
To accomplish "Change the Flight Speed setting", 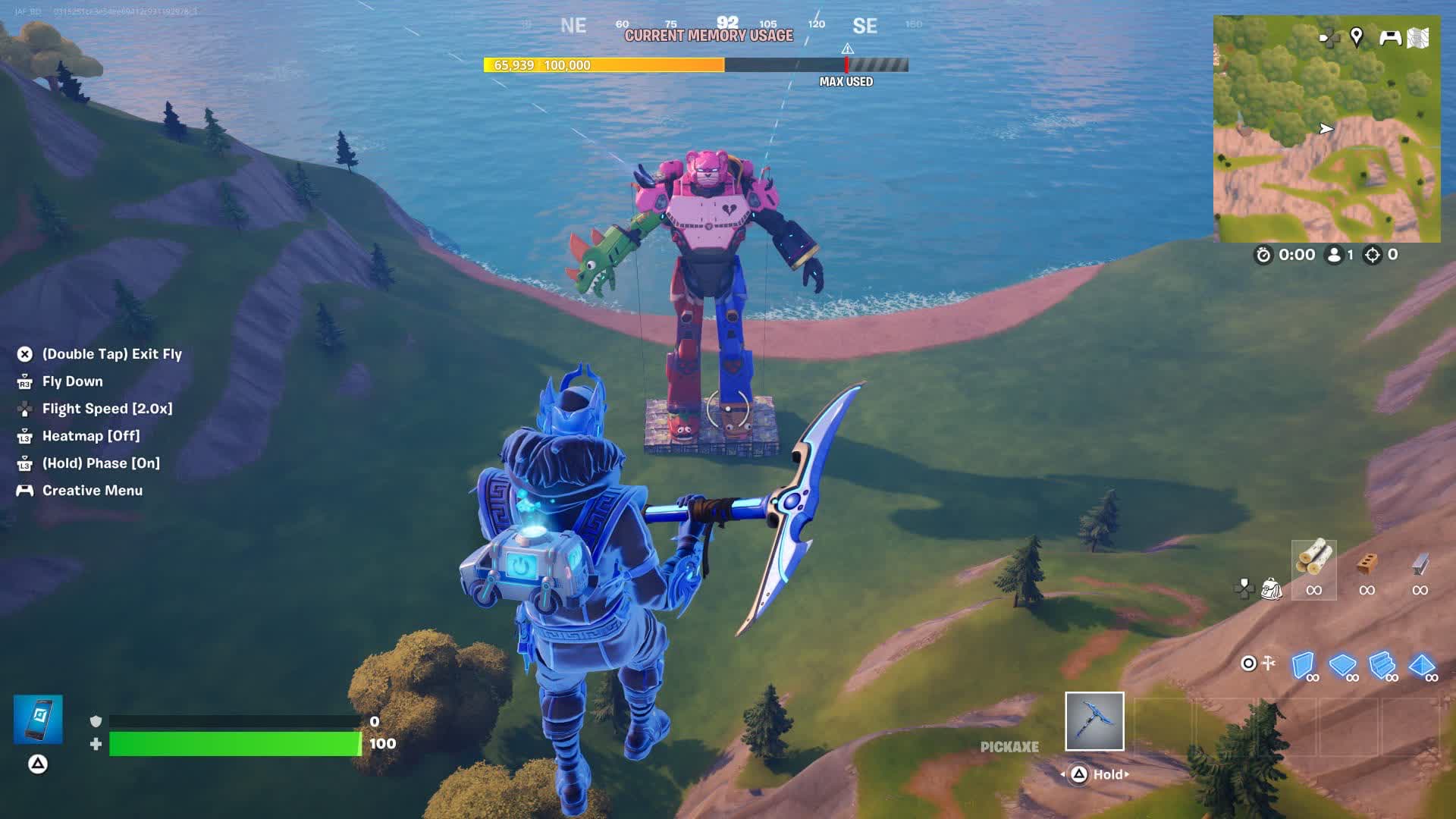I will pyautogui.click(x=107, y=409).
